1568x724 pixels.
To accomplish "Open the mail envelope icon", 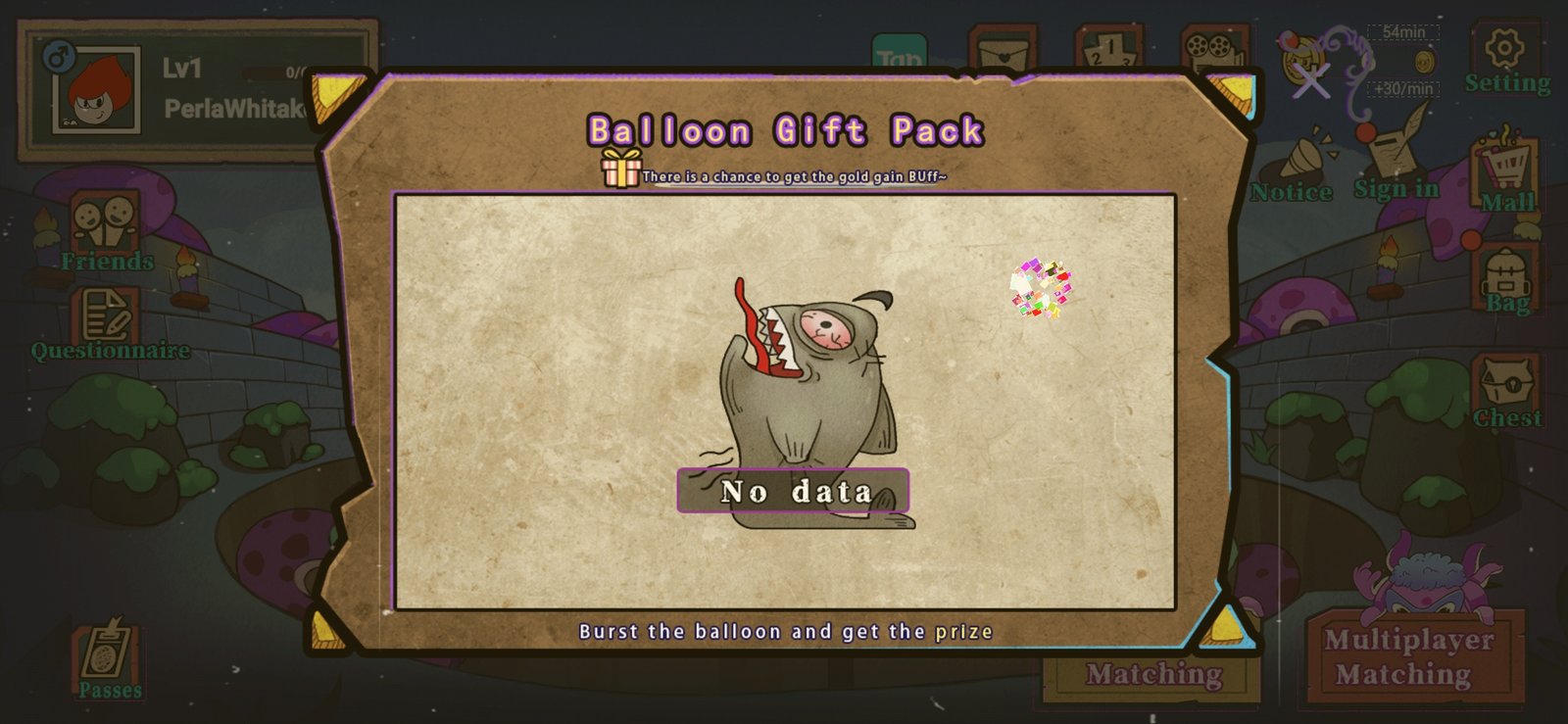I will click(1003, 51).
